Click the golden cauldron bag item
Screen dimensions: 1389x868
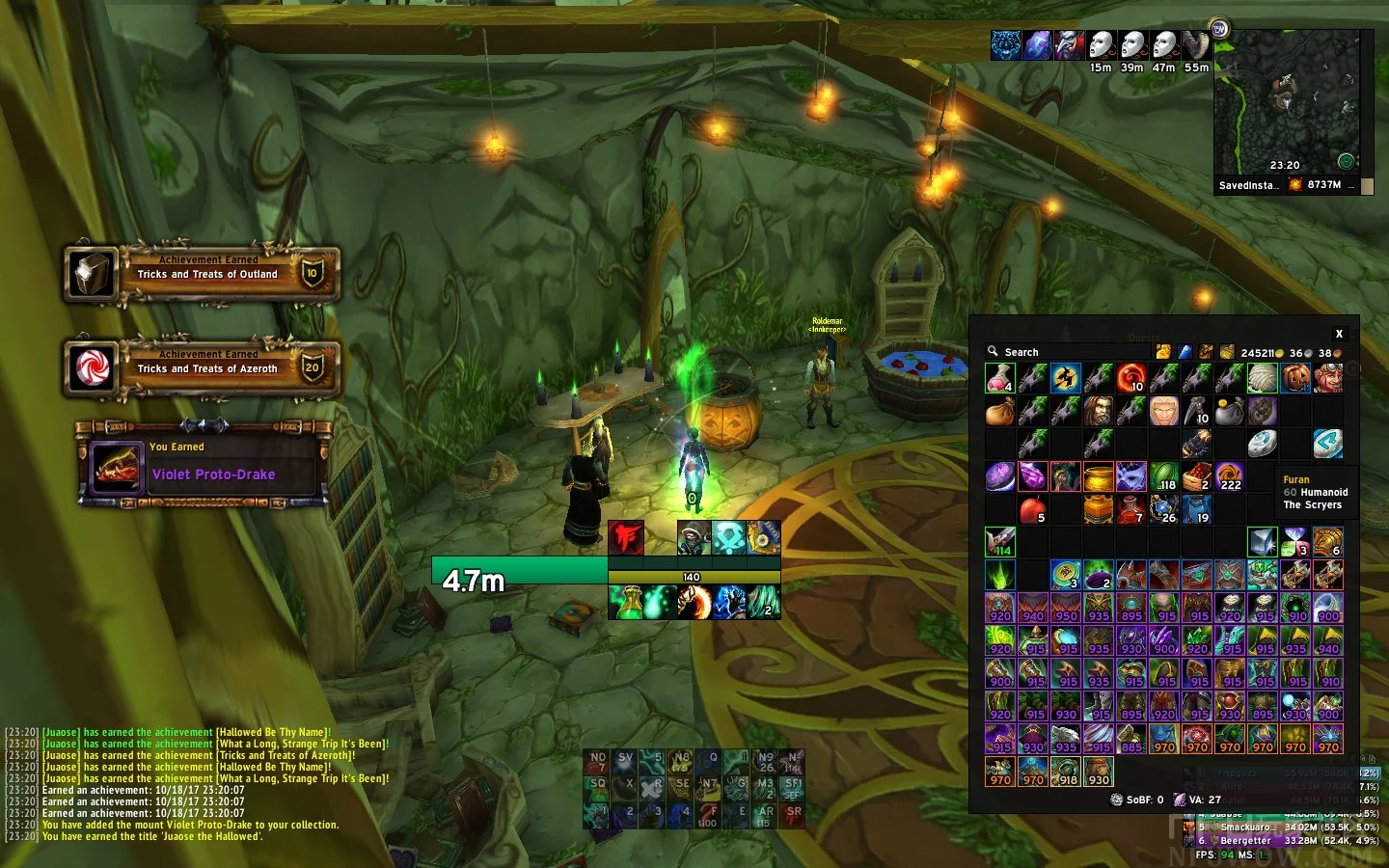point(1099,476)
